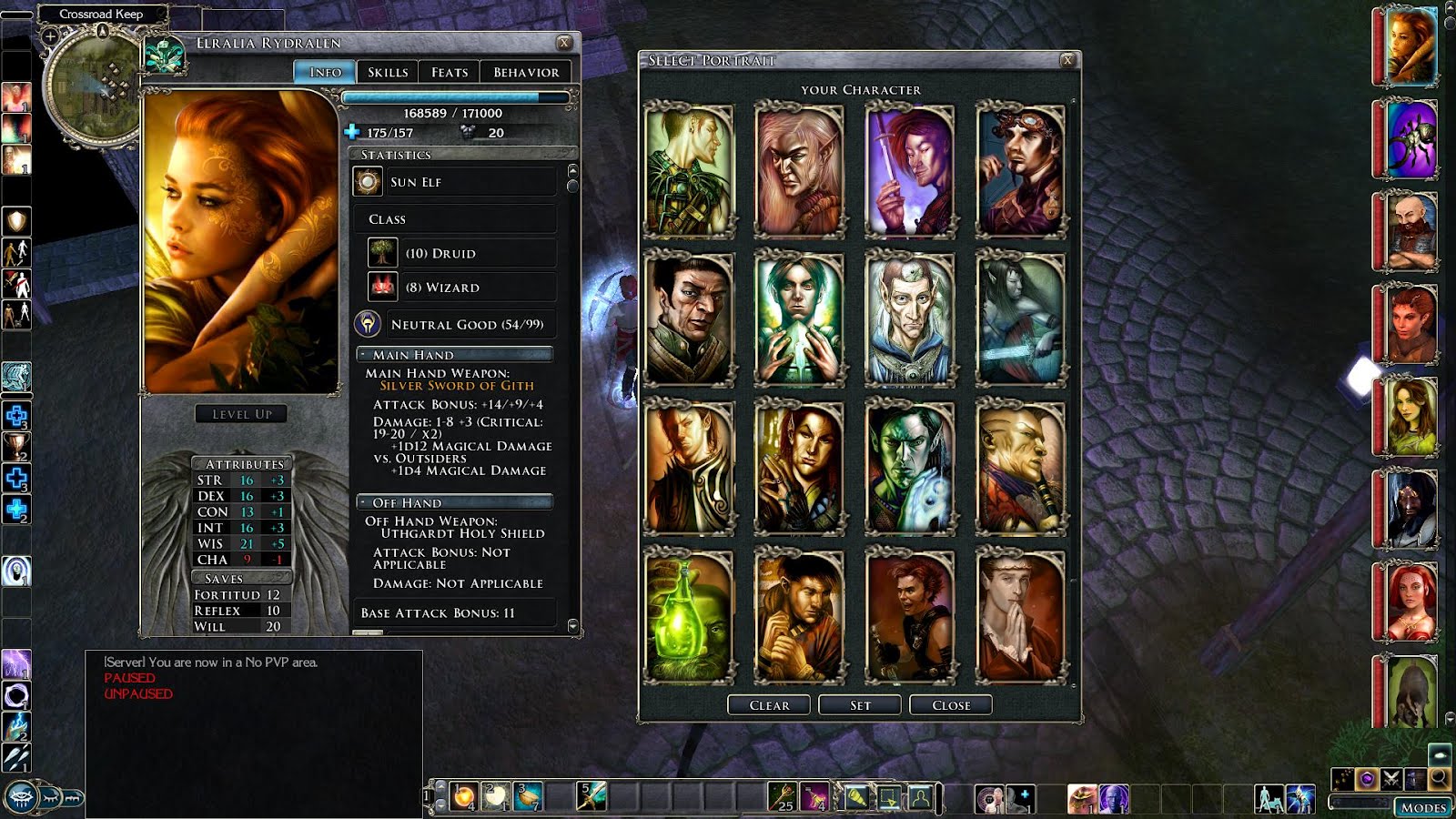The image size is (1456, 819).
Task: Select the Druid class tree icon
Action: point(382,253)
